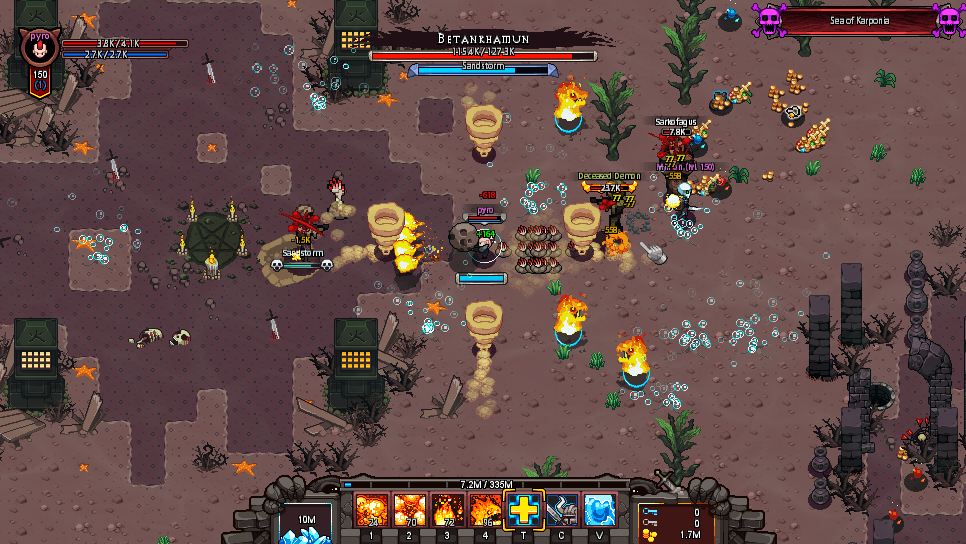Screen dimensions: 966x544
Task: Open the pyro character portrait
Action: click(x=40, y=48)
